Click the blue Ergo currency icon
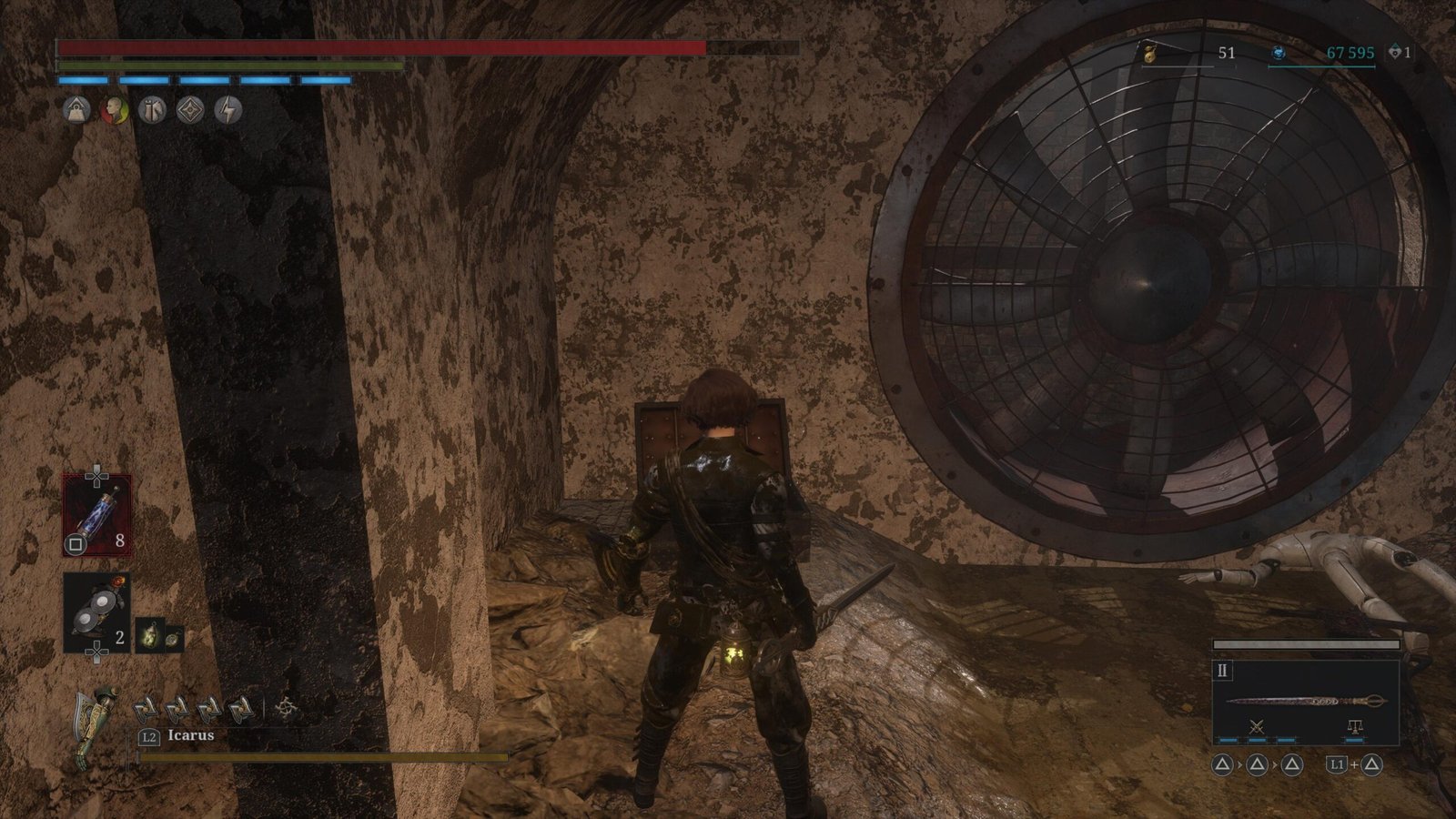 coord(1279,54)
